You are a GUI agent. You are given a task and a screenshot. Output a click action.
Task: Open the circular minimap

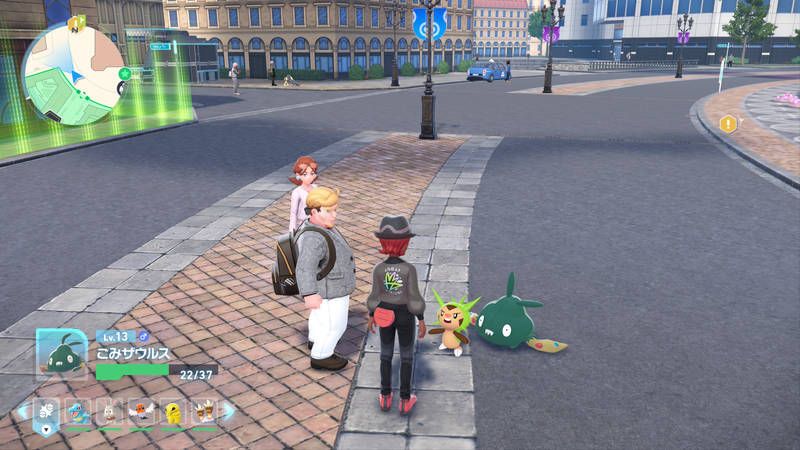[73, 73]
